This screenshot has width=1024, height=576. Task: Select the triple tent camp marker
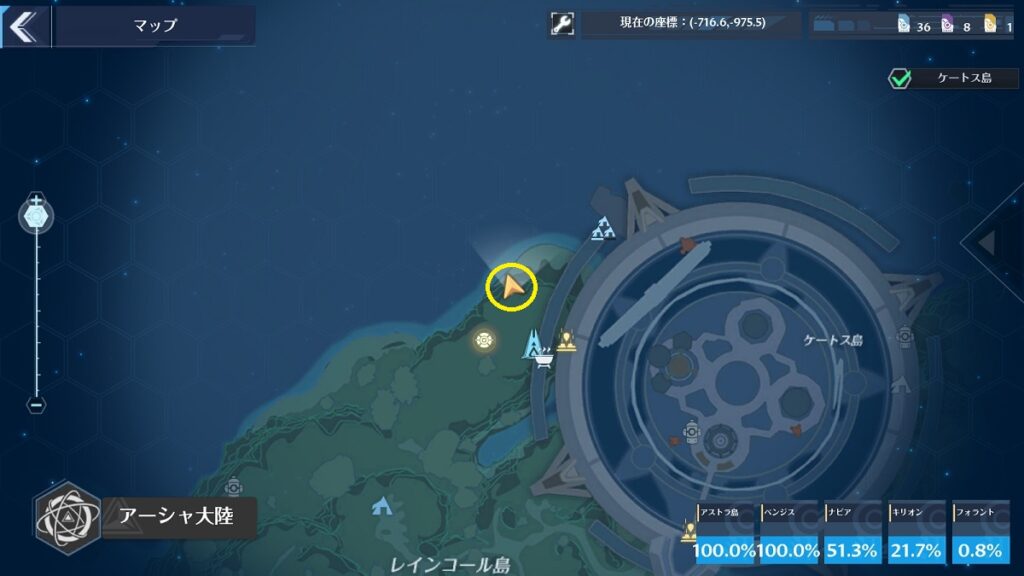pyautogui.click(x=602, y=229)
